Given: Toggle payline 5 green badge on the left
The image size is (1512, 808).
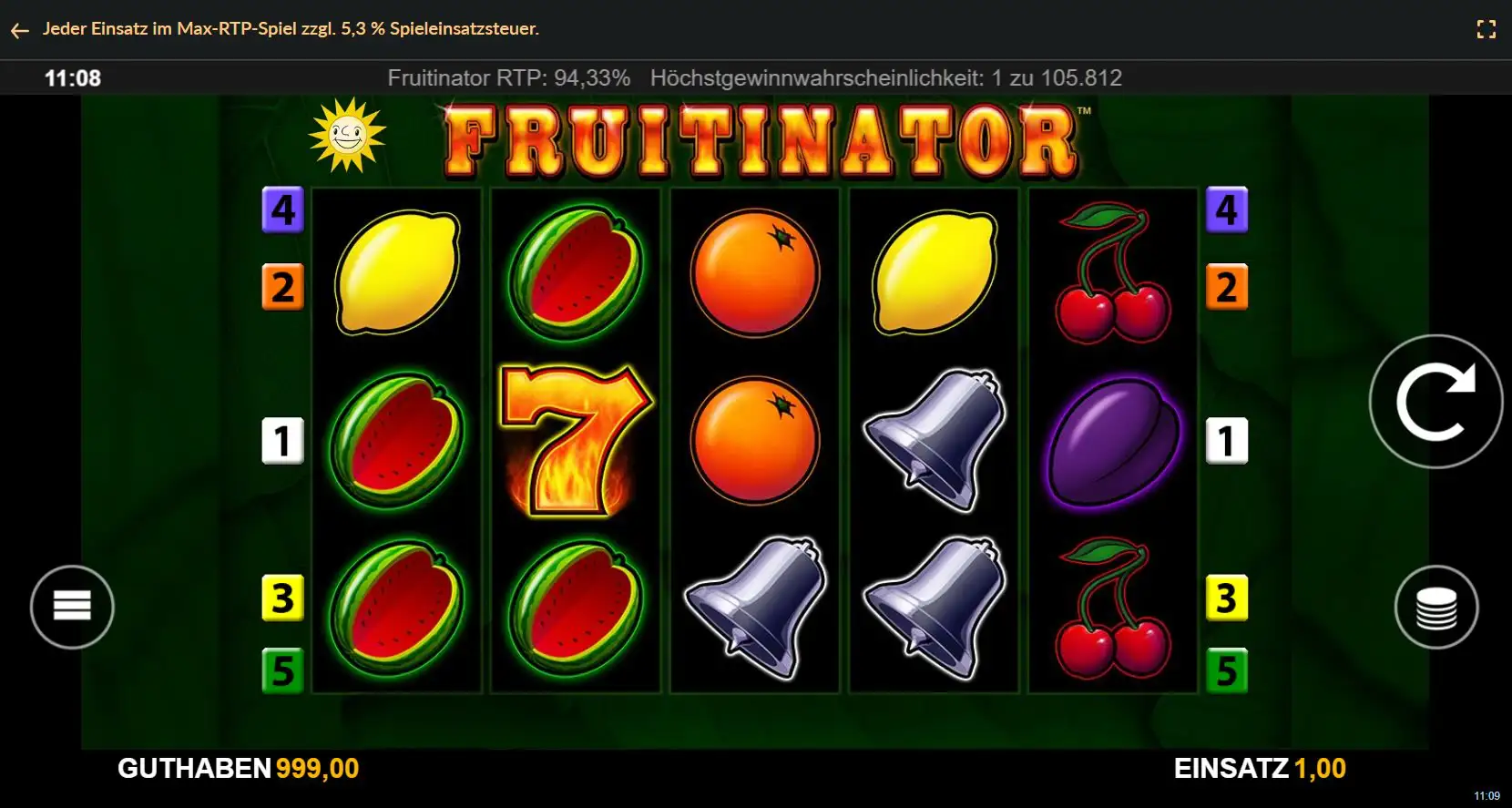Looking at the screenshot, I should click(283, 670).
